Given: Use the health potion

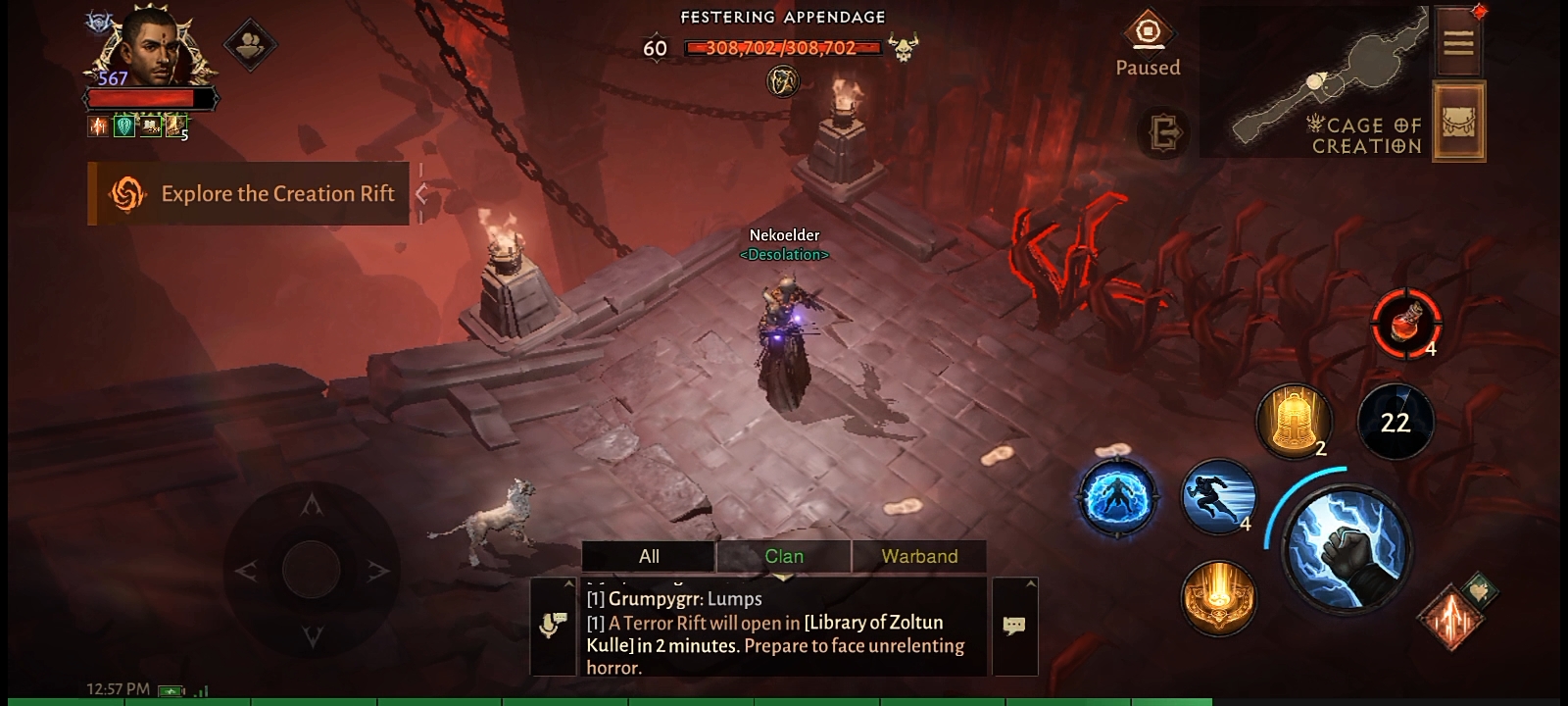Looking at the screenshot, I should (x=1406, y=323).
